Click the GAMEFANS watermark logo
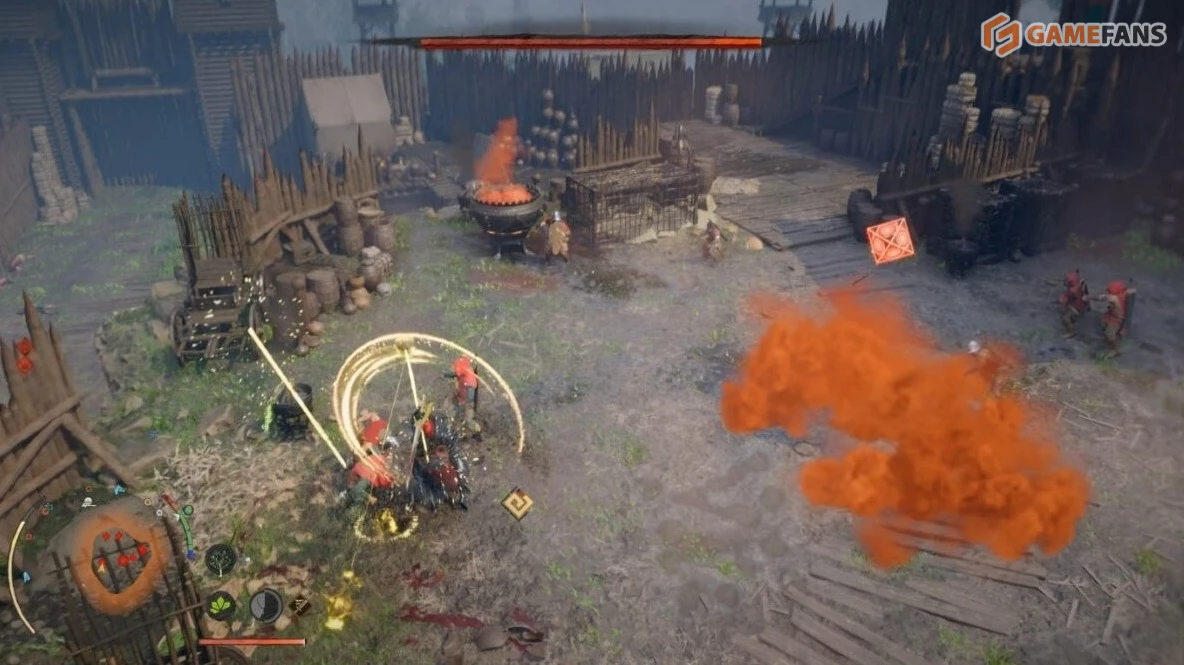Screen dimensions: 1184x665 tap(1072, 34)
